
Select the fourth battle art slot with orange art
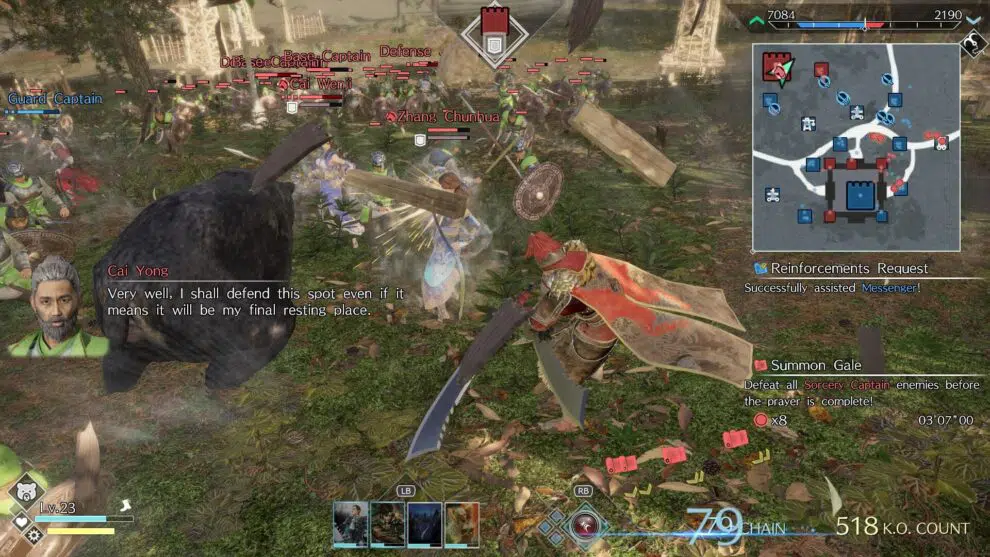pyautogui.click(x=462, y=524)
